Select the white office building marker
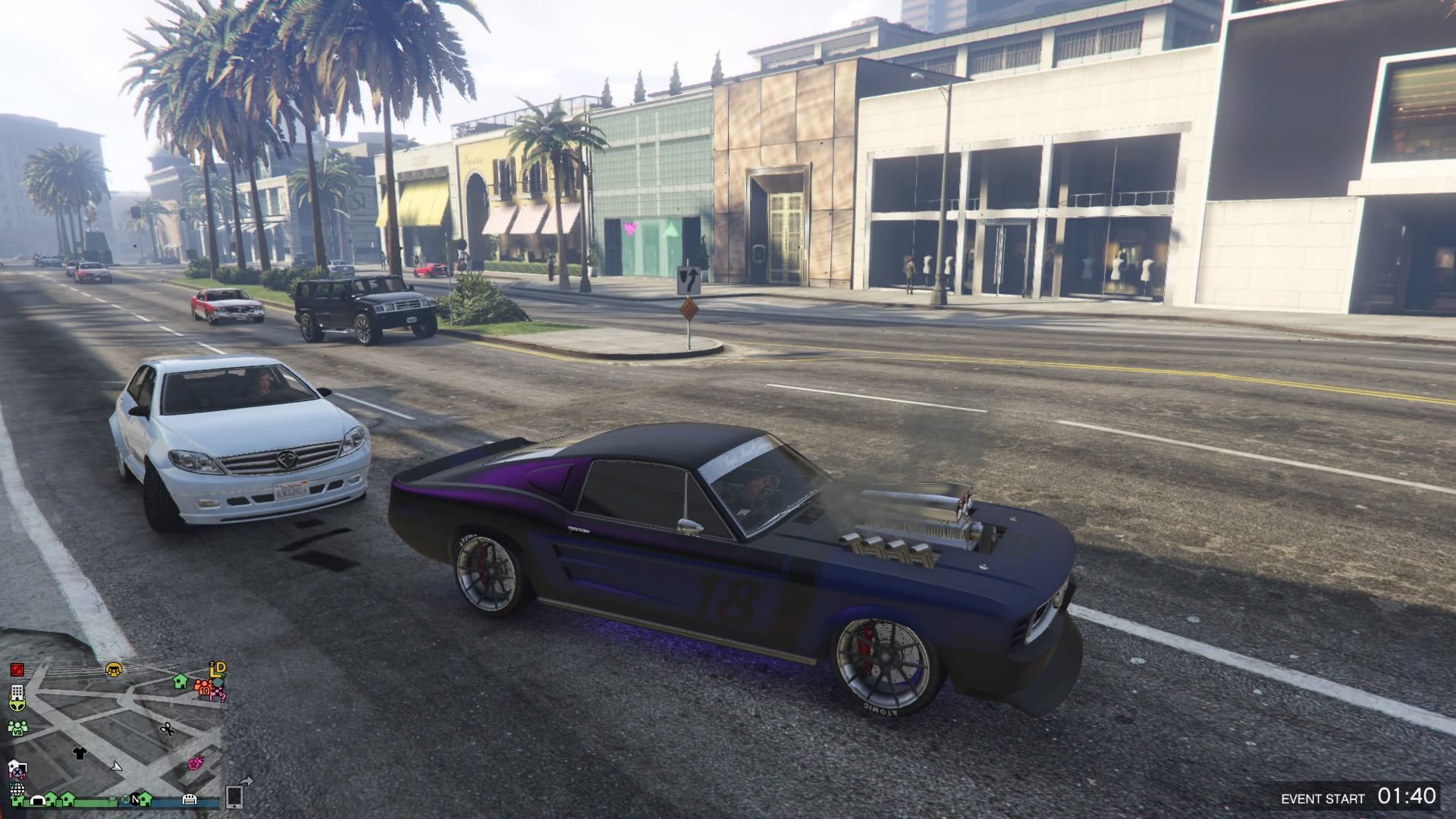This screenshot has width=1456, height=819. click(x=17, y=693)
